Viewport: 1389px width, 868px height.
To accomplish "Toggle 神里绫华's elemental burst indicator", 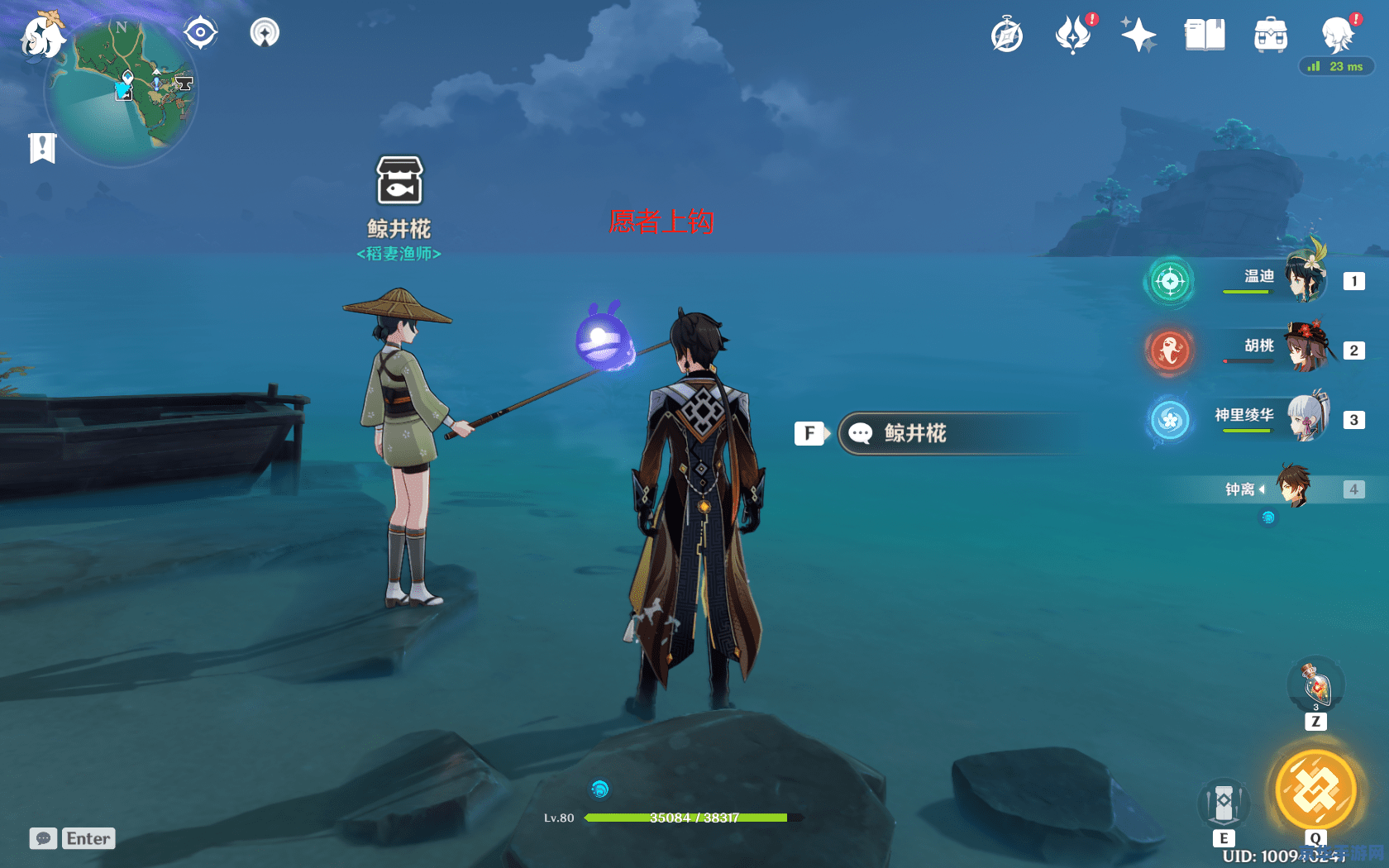I will (1170, 420).
